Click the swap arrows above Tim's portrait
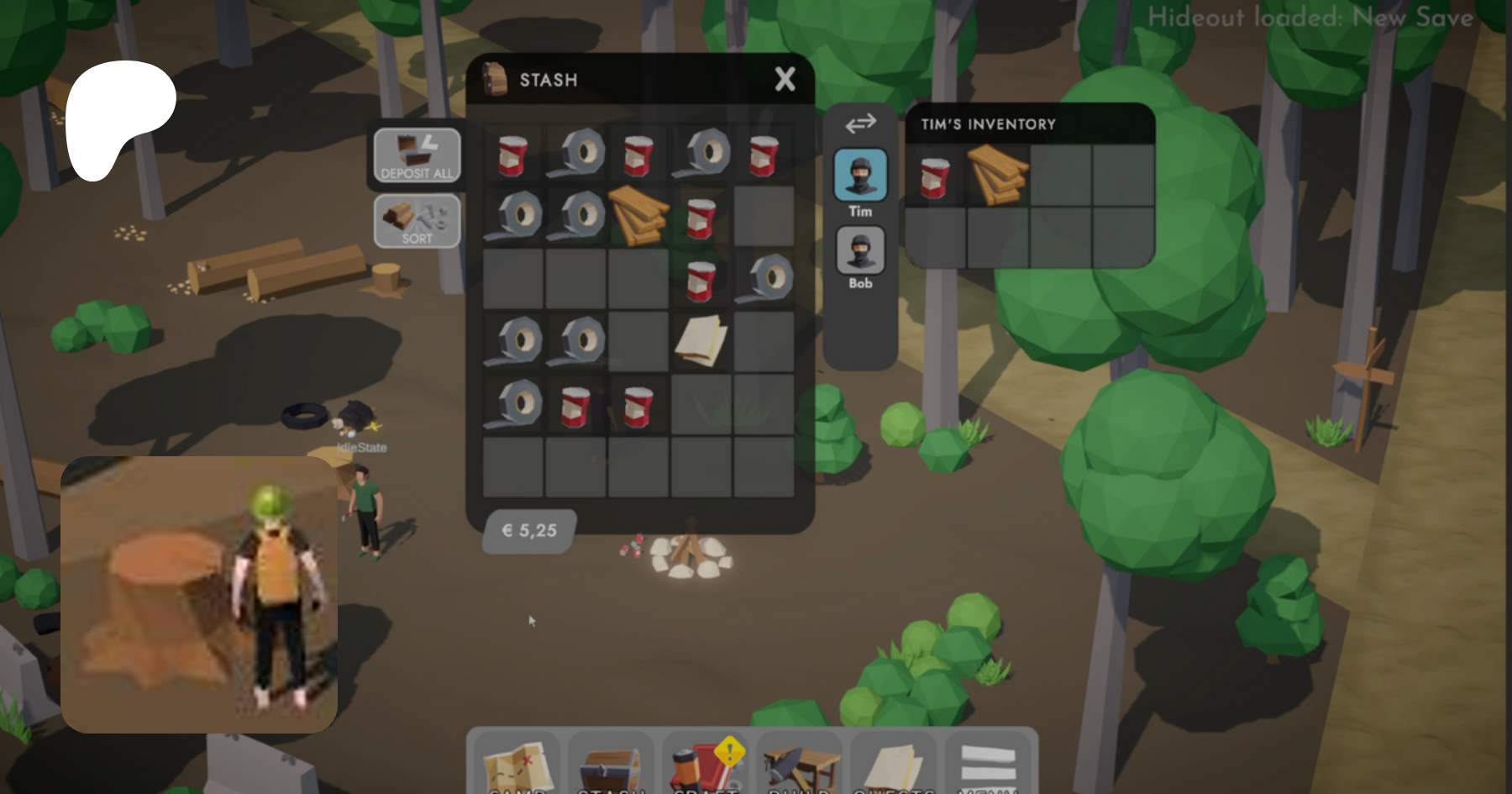The width and height of the screenshot is (1512, 794). pyautogui.click(x=860, y=124)
